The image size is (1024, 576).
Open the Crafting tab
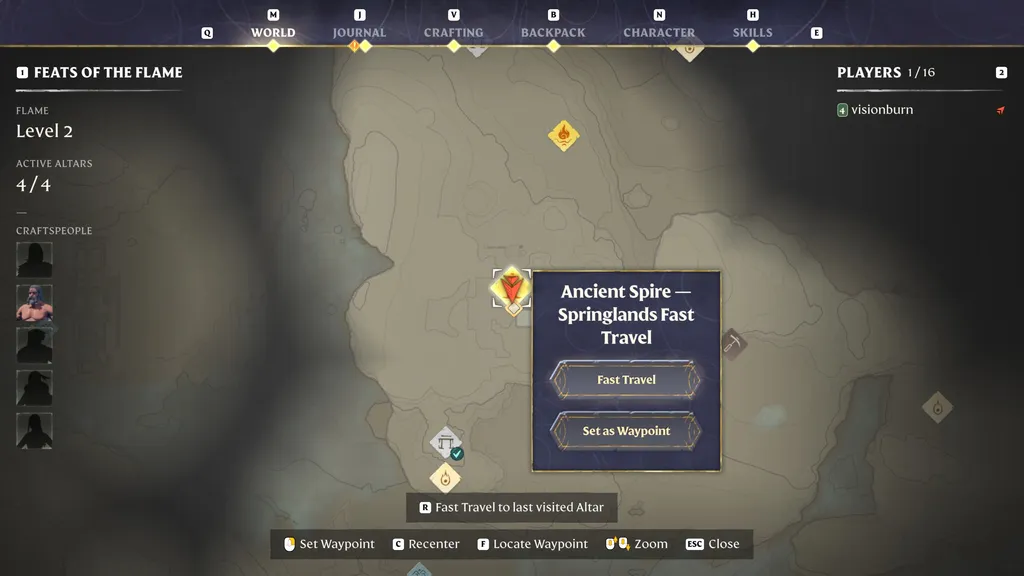(453, 33)
